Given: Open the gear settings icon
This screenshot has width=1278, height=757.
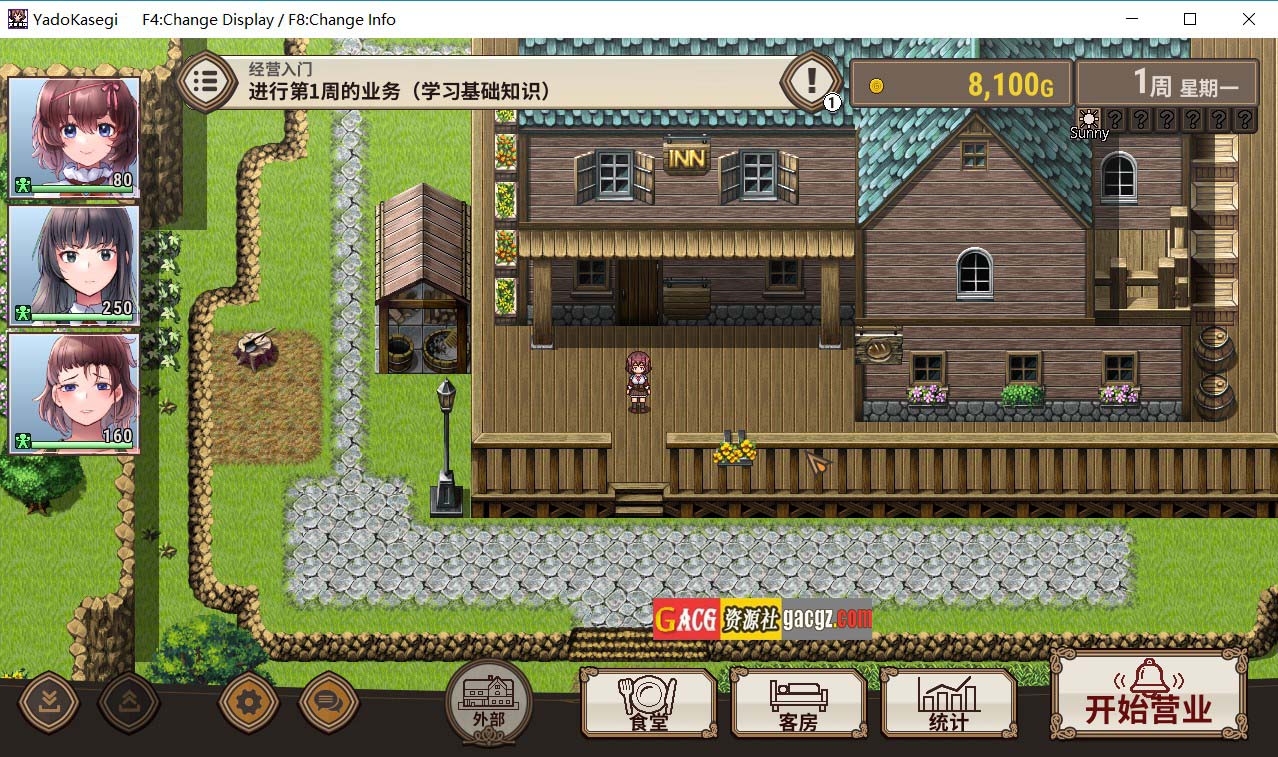Looking at the screenshot, I should [x=249, y=702].
